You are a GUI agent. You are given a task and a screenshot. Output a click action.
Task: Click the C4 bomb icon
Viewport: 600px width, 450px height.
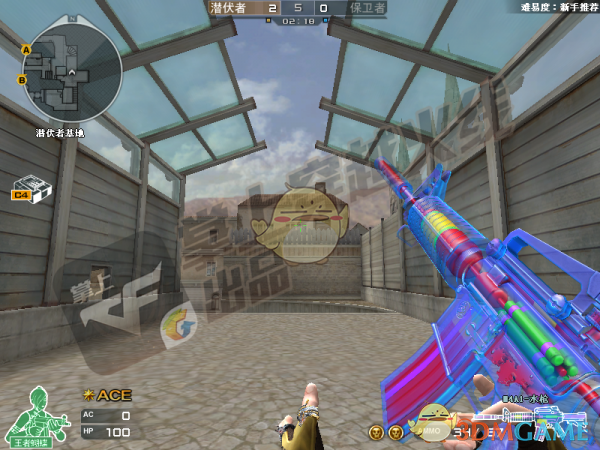(30, 189)
